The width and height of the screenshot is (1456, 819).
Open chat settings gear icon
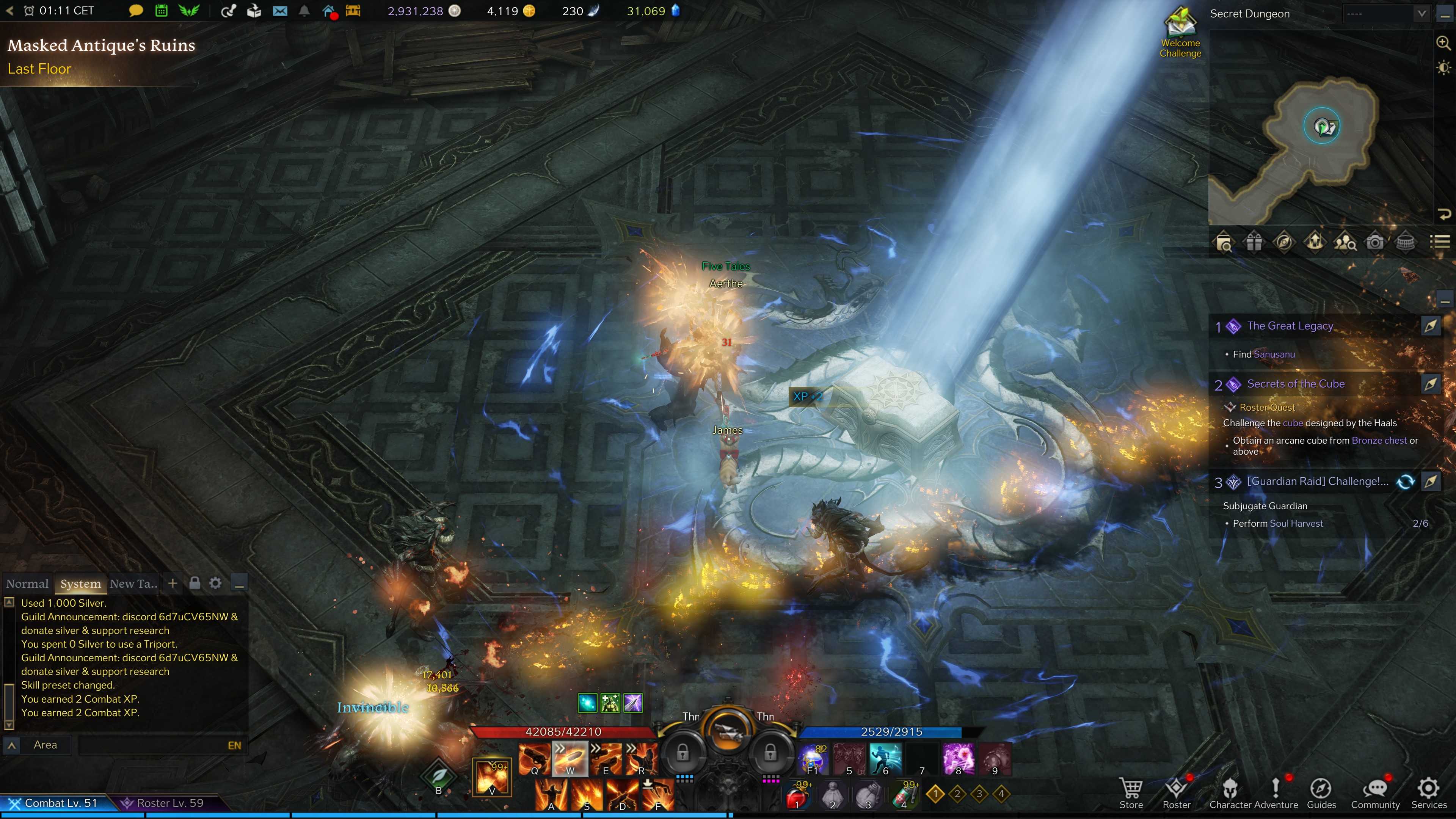pyautogui.click(x=215, y=583)
